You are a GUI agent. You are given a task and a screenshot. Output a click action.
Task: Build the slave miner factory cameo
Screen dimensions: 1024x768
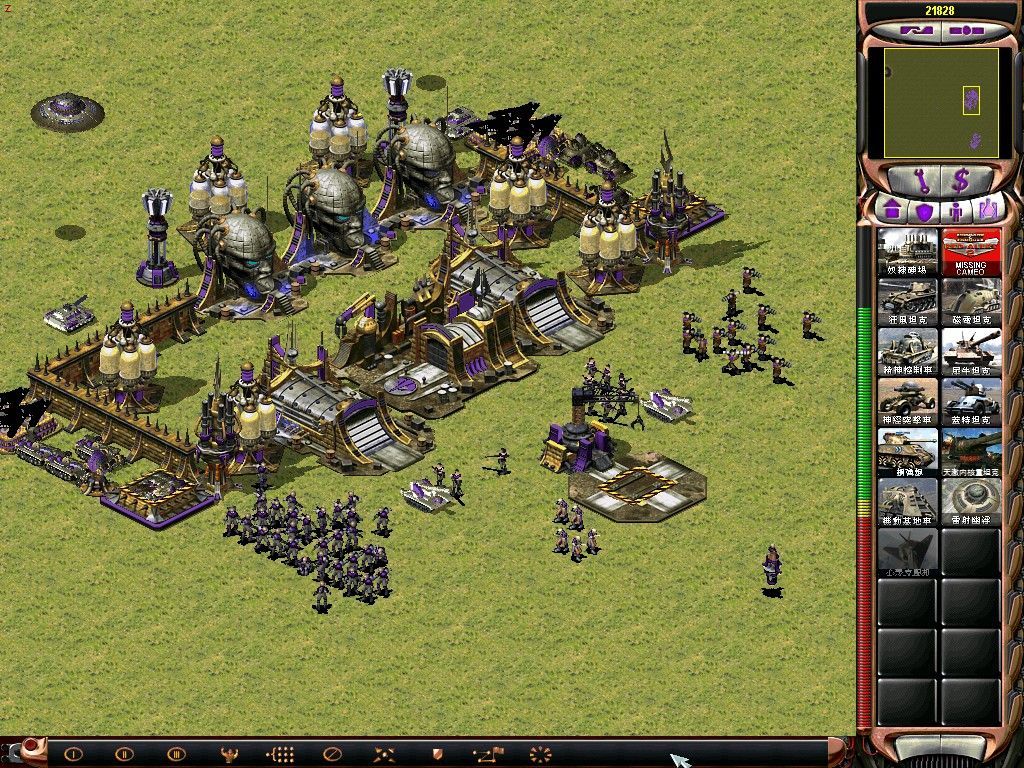(x=908, y=253)
